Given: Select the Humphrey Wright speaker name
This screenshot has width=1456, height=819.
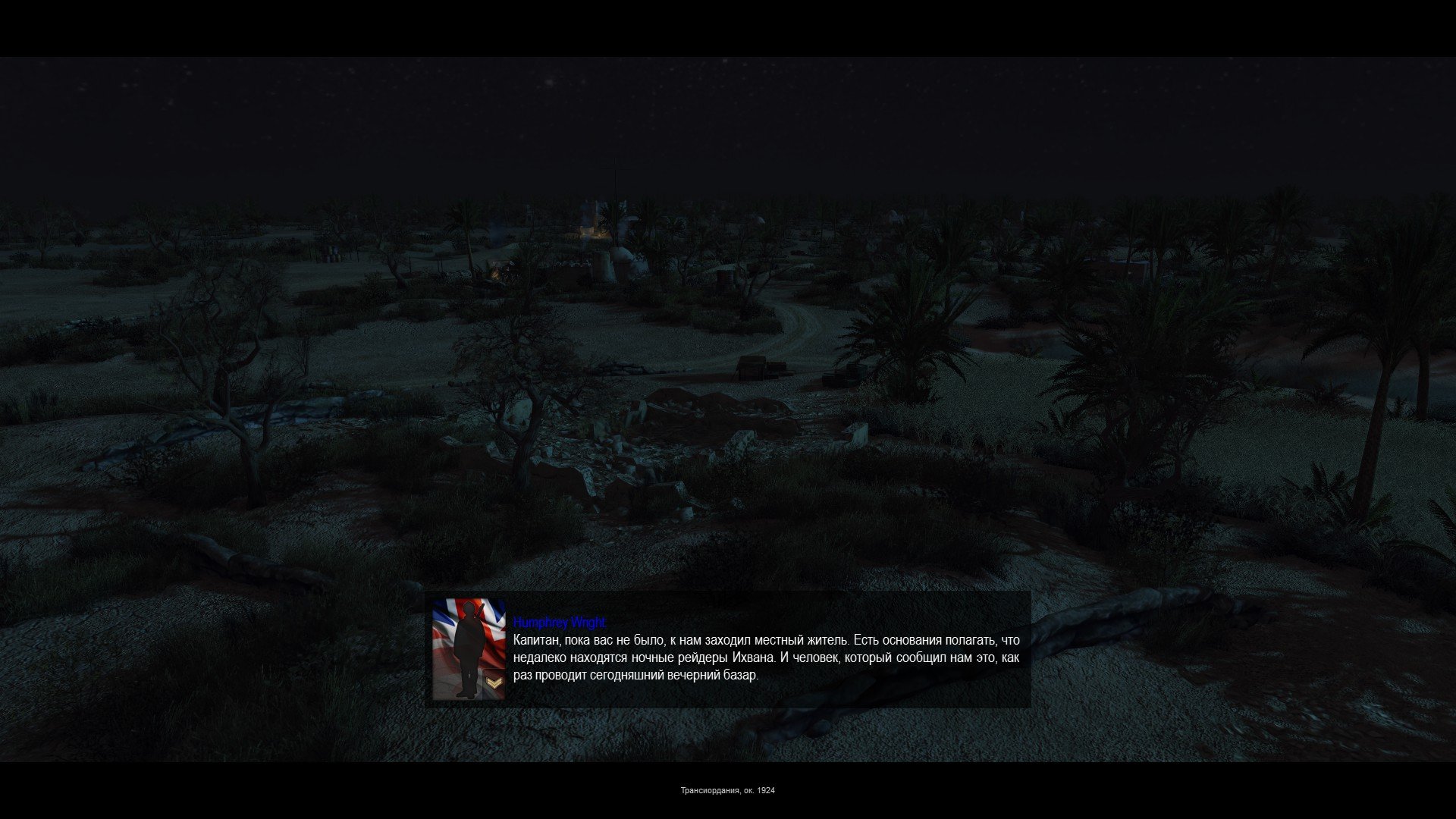Looking at the screenshot, I should coord(559,623).
